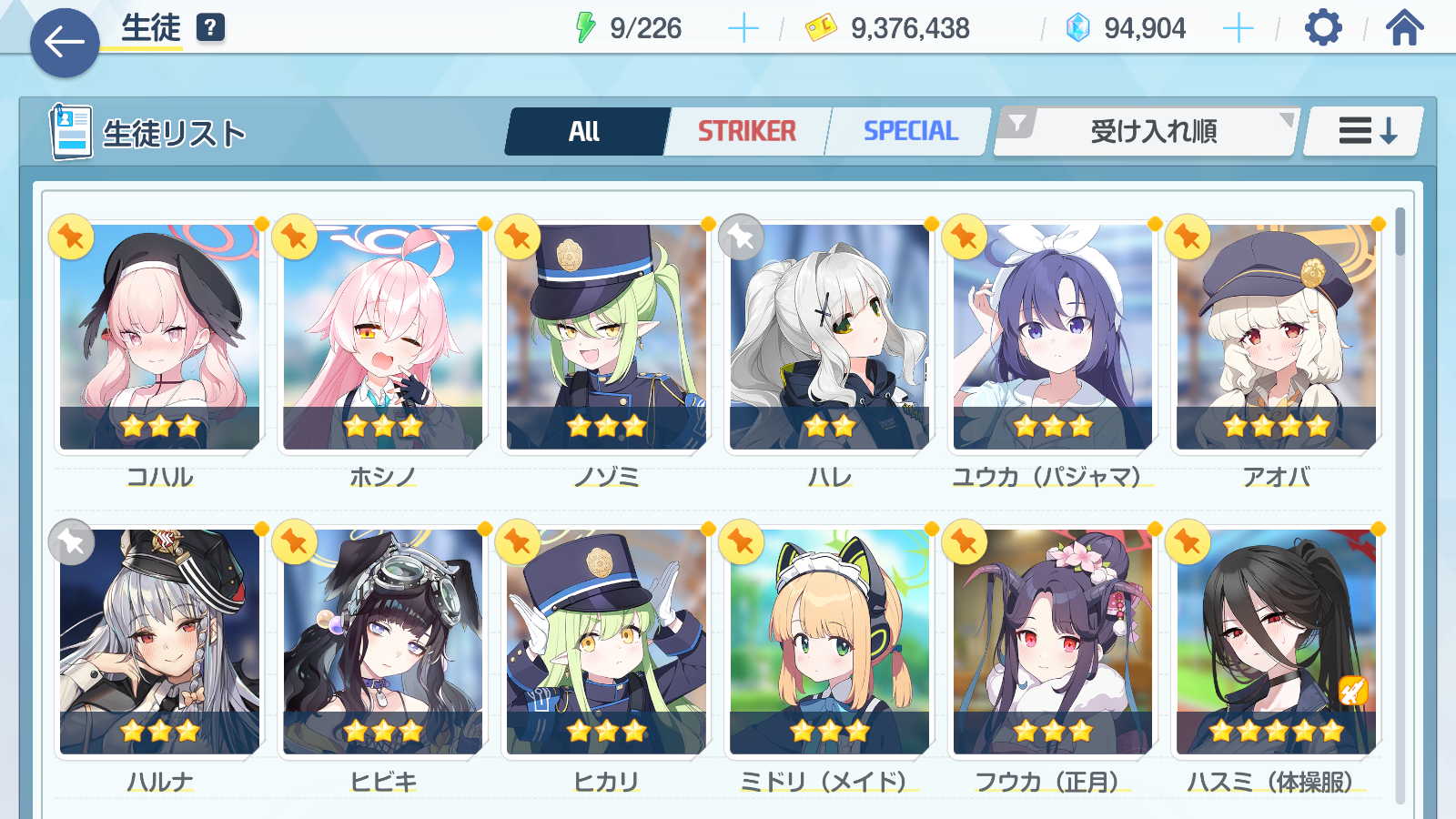Image resolution: width=1456 pixels, height=819 pixels.
Task: Open ハスミ（体操服） student card
Action: pyautogui.click(x=1276, y=642)
